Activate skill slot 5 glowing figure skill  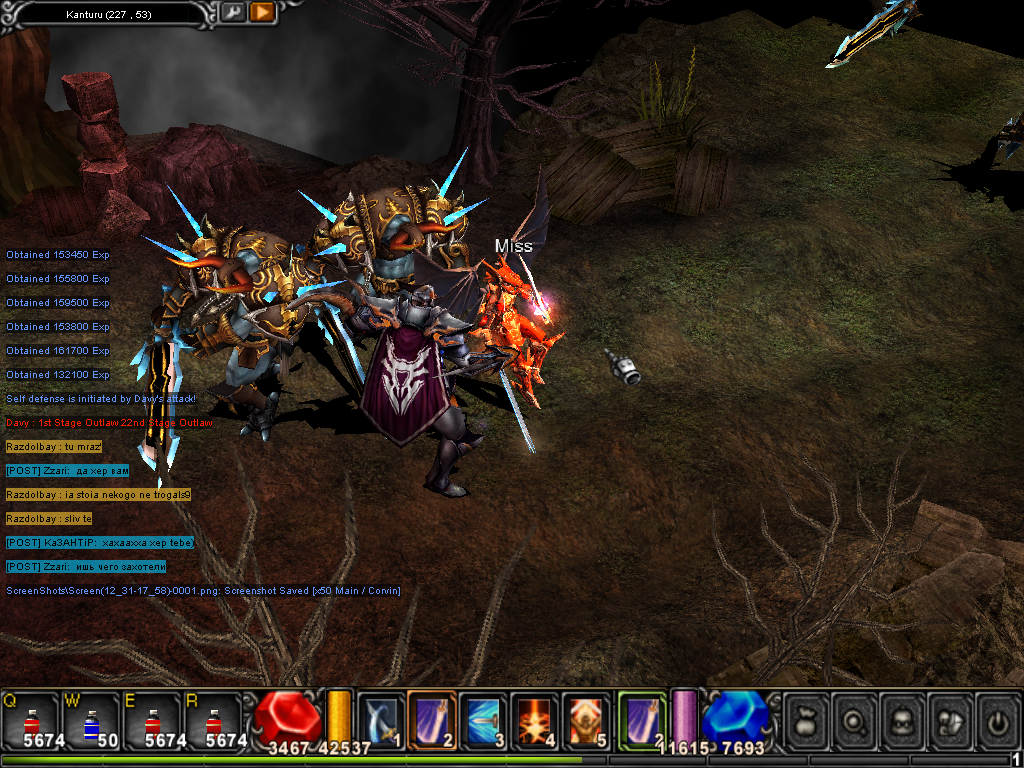point(586,719)
